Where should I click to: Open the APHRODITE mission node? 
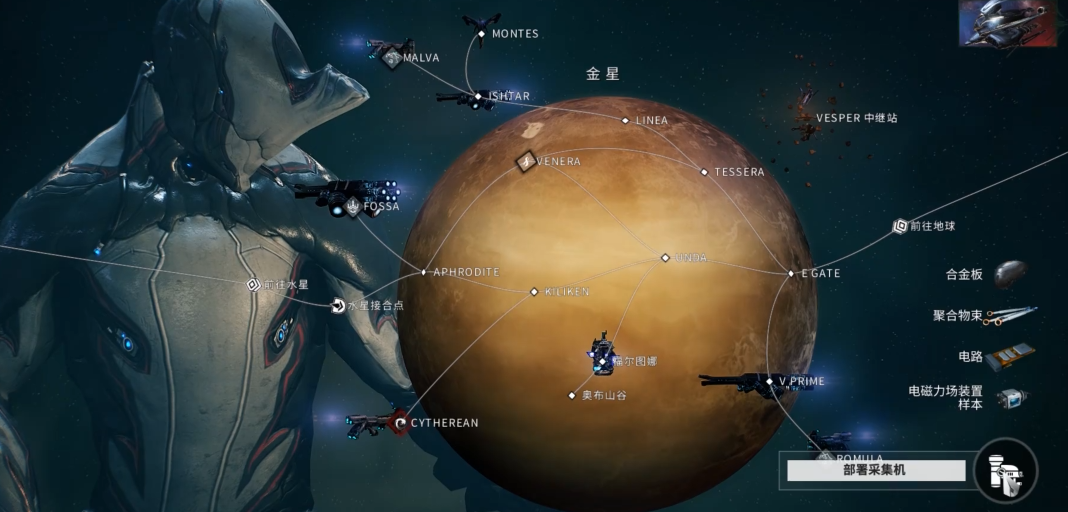424,272
